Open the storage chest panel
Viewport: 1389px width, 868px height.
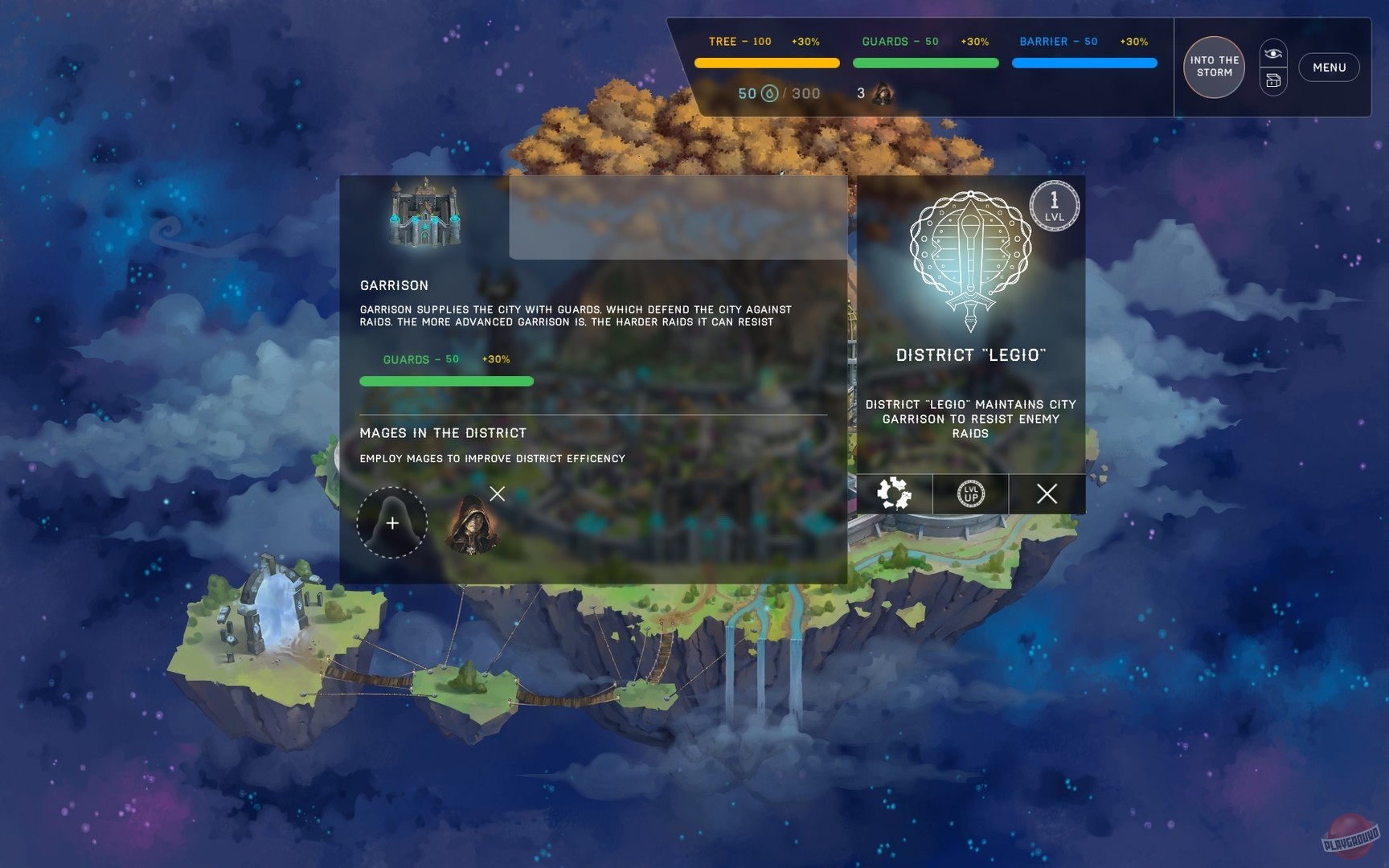click(1272, 81)
